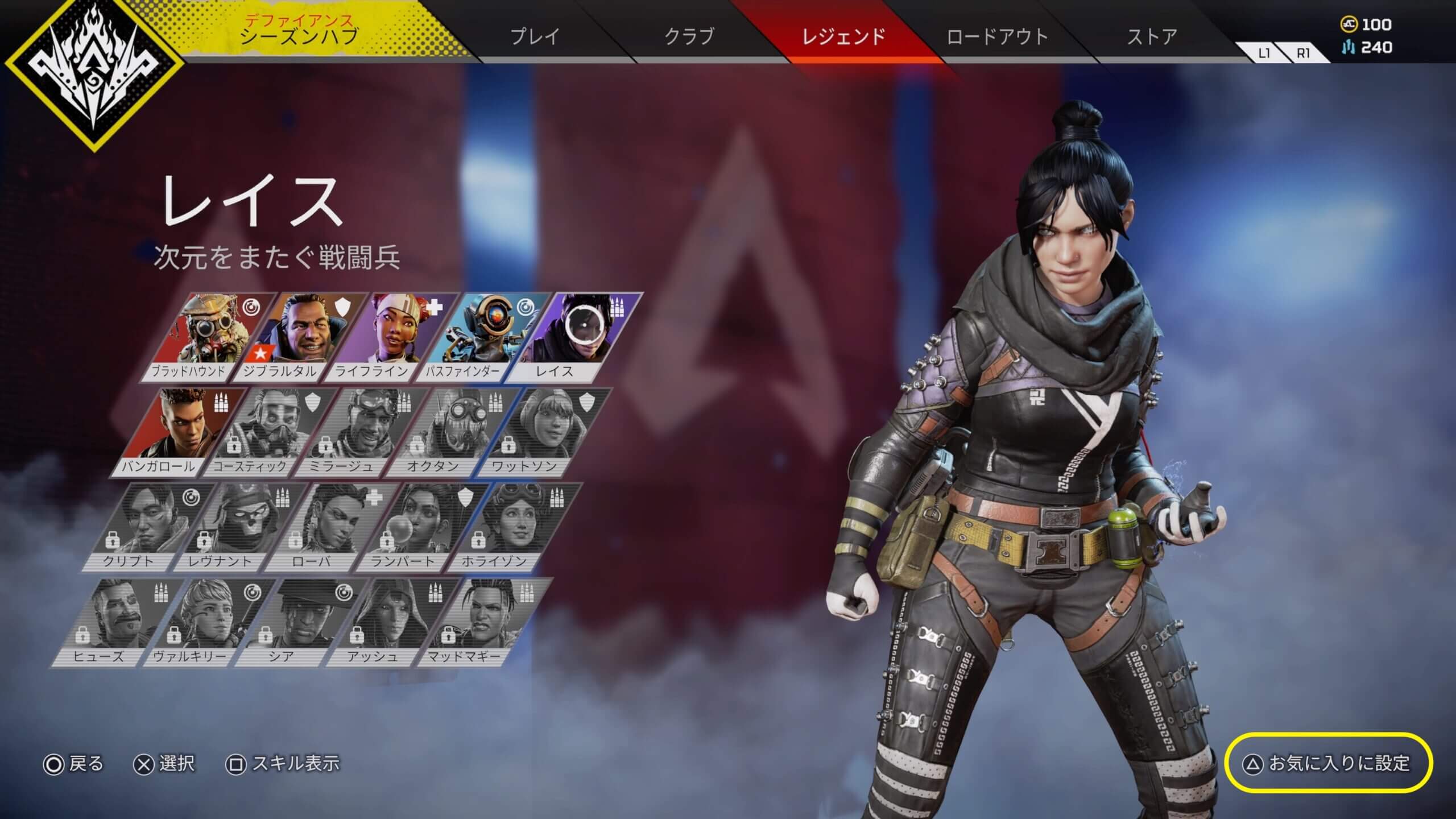Image resolution: width=1456 pixels, height=819 pixels.
Task: Choose the locked マッドマギー legend tile
Action: pos(481,622)
